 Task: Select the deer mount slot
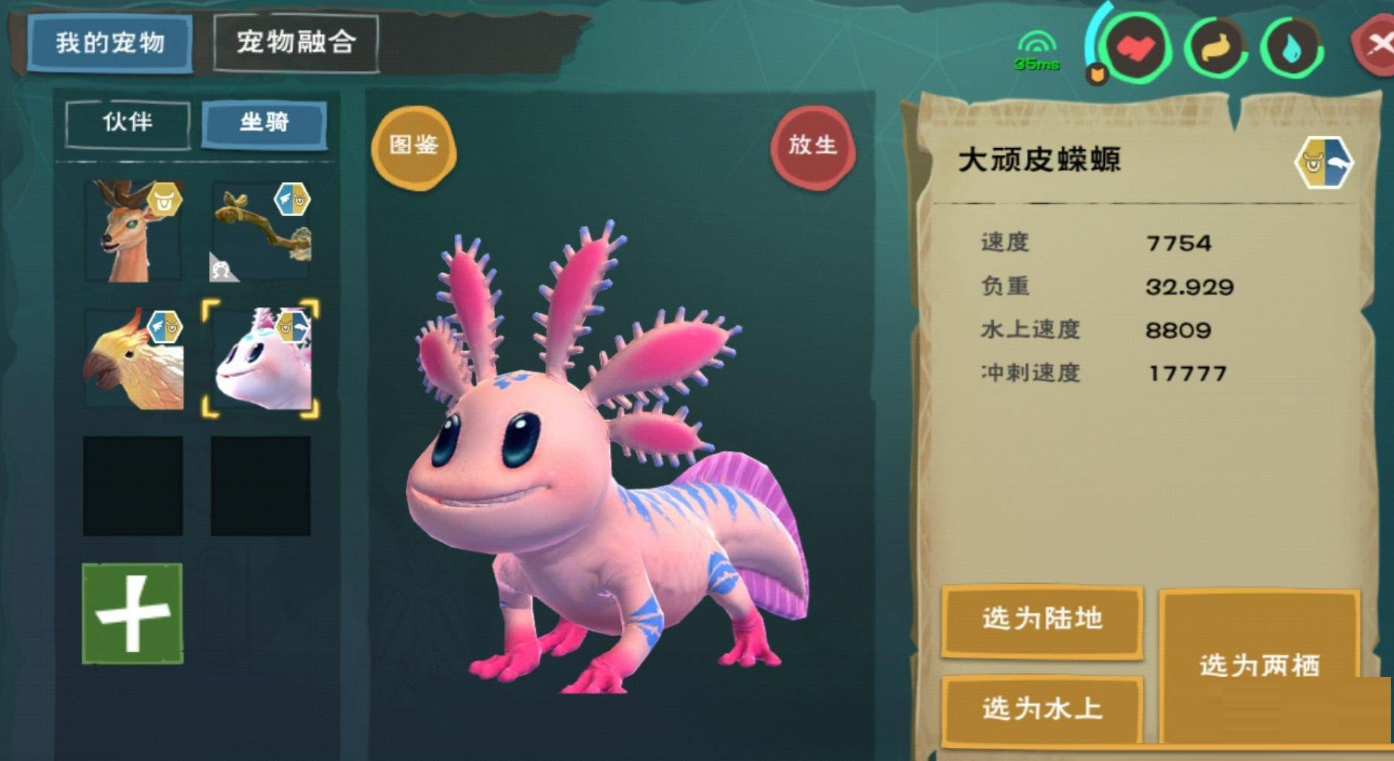click(133, 231)
